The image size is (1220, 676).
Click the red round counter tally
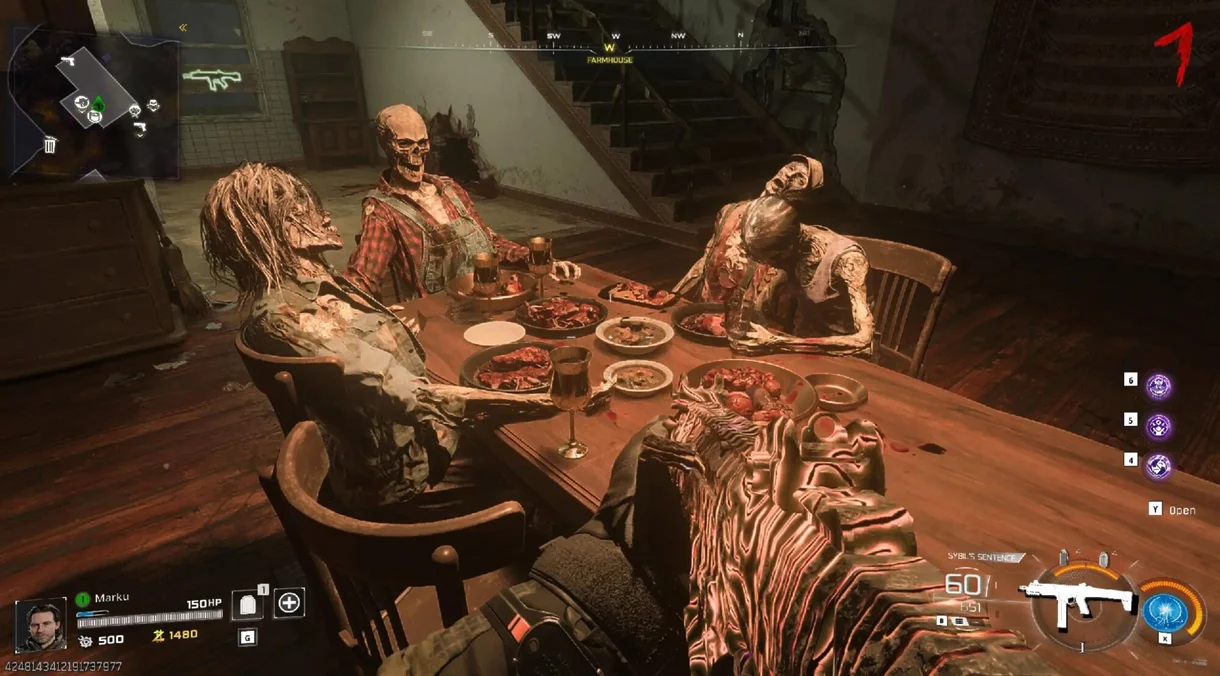point(1178,52)
